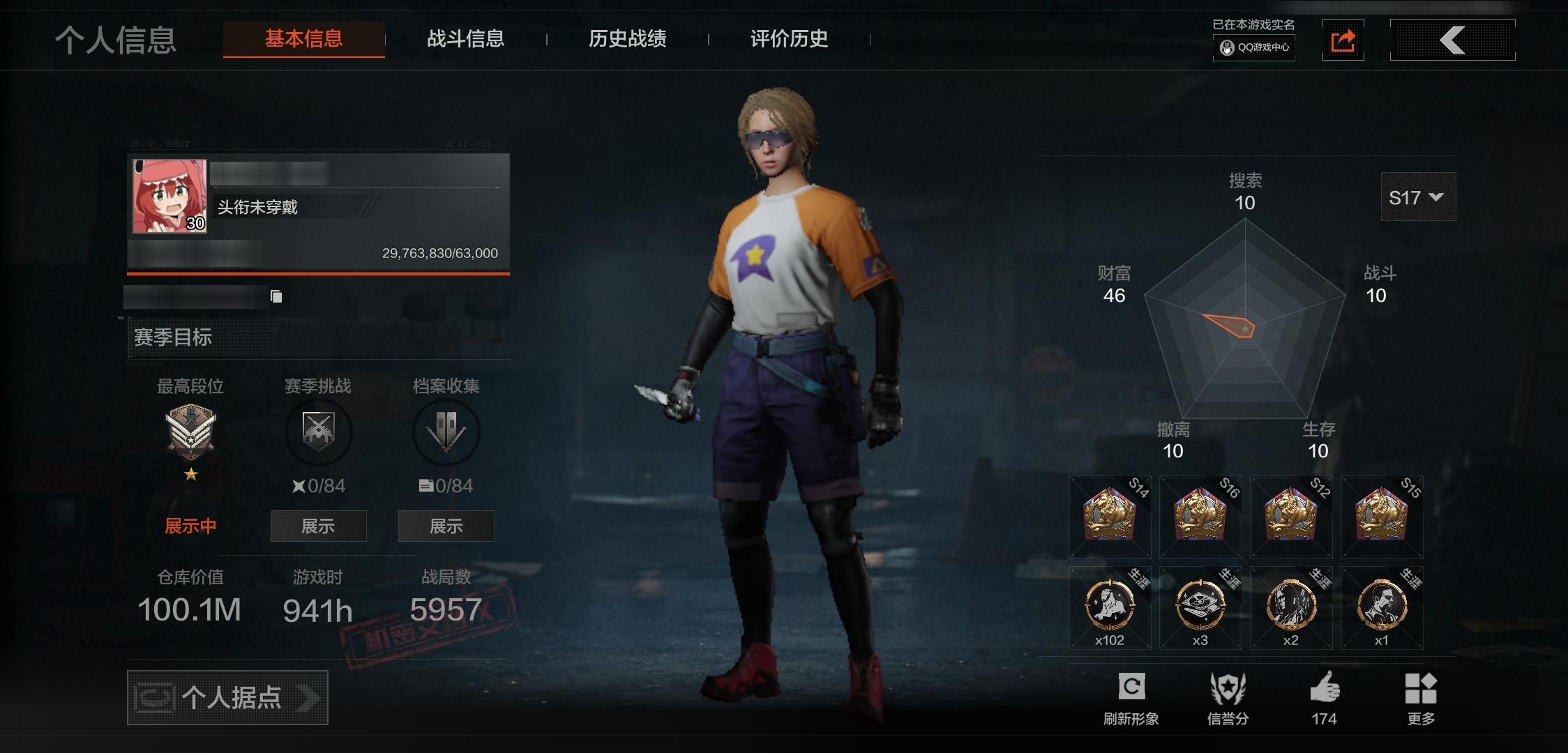Screen dimensions: 1568x753
Task: Click the QQ游戏中心 badge
Action: [x=1254, y=47]
